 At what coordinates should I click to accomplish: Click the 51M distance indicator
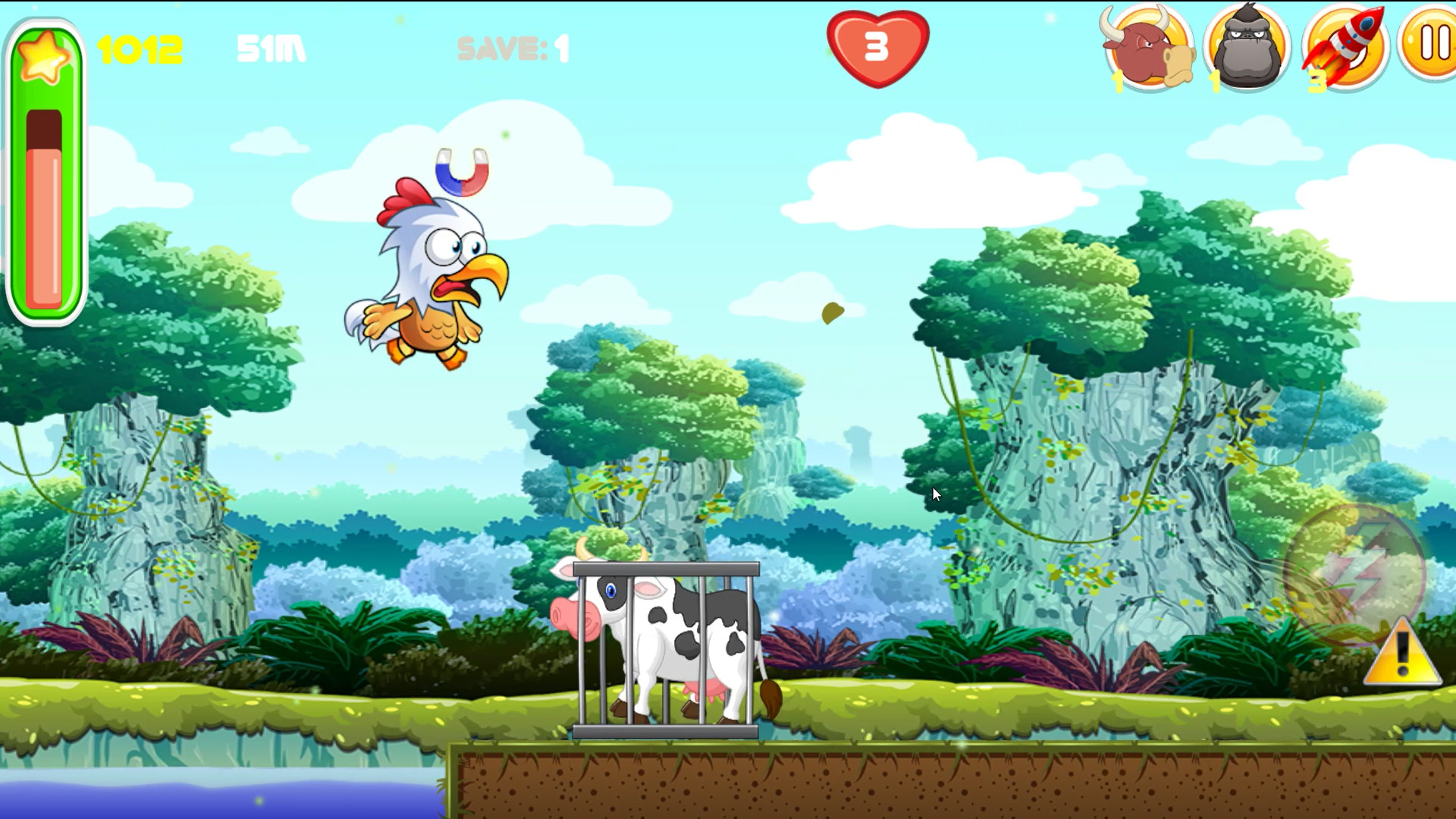click(x=271, y=48)
